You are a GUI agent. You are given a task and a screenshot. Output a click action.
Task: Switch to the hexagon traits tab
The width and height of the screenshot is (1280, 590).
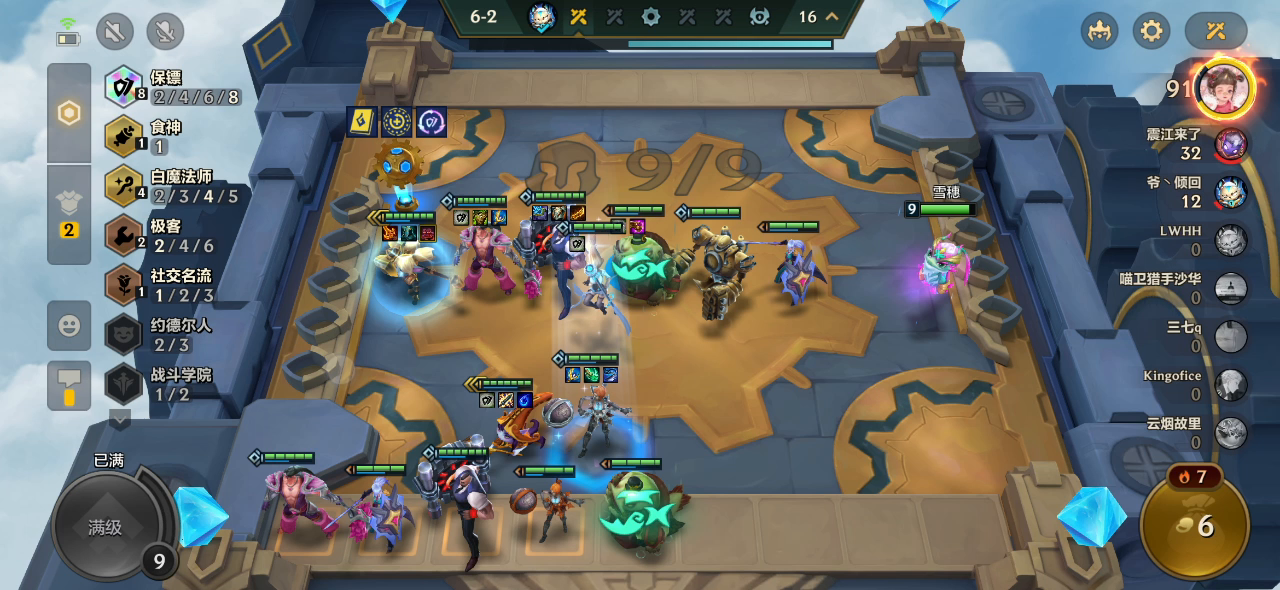[69, 113]
